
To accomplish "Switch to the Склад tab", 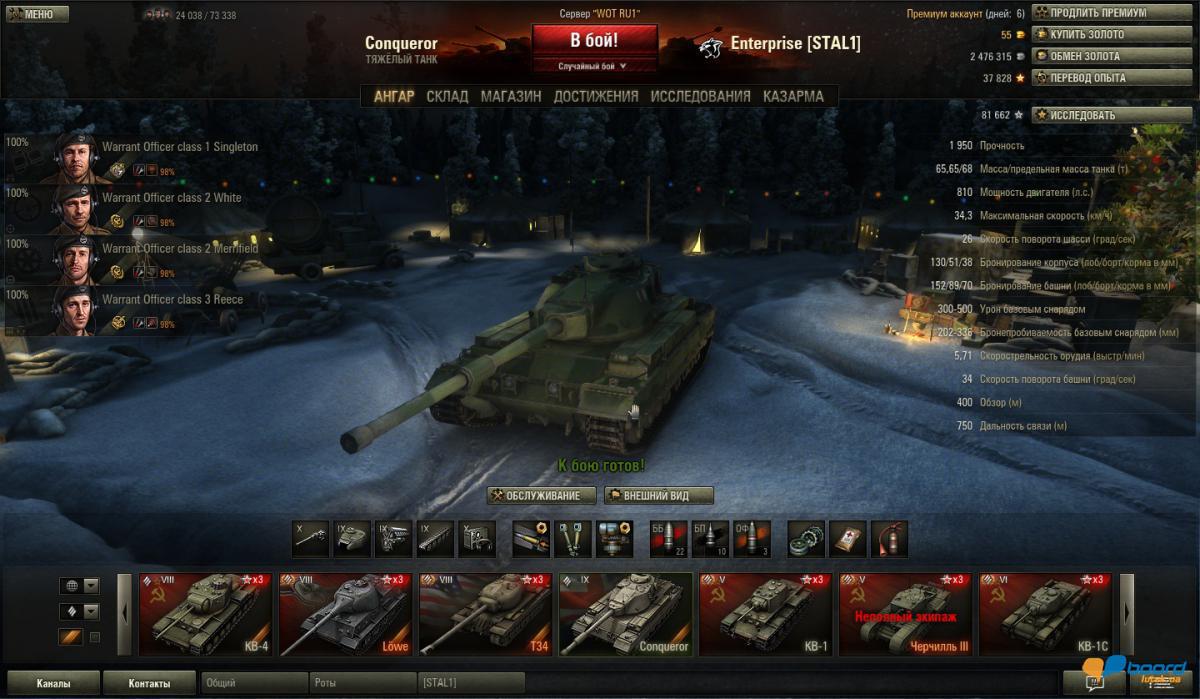I will tap(447, 96).
